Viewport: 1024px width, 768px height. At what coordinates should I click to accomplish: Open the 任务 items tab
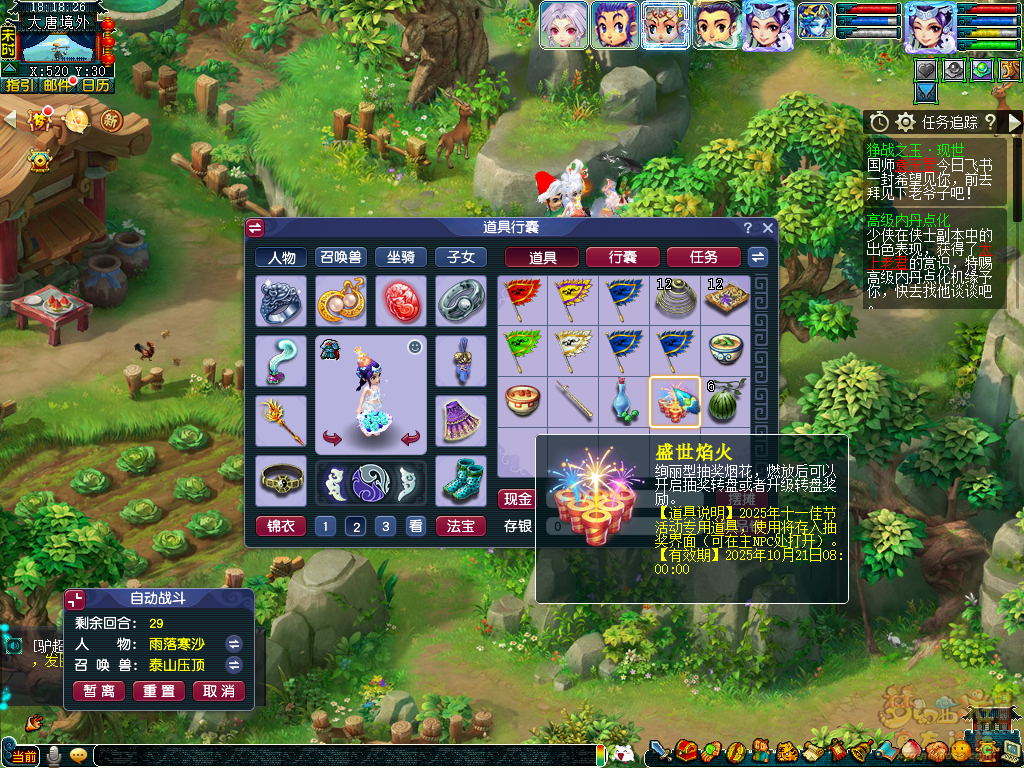(703, 257)
